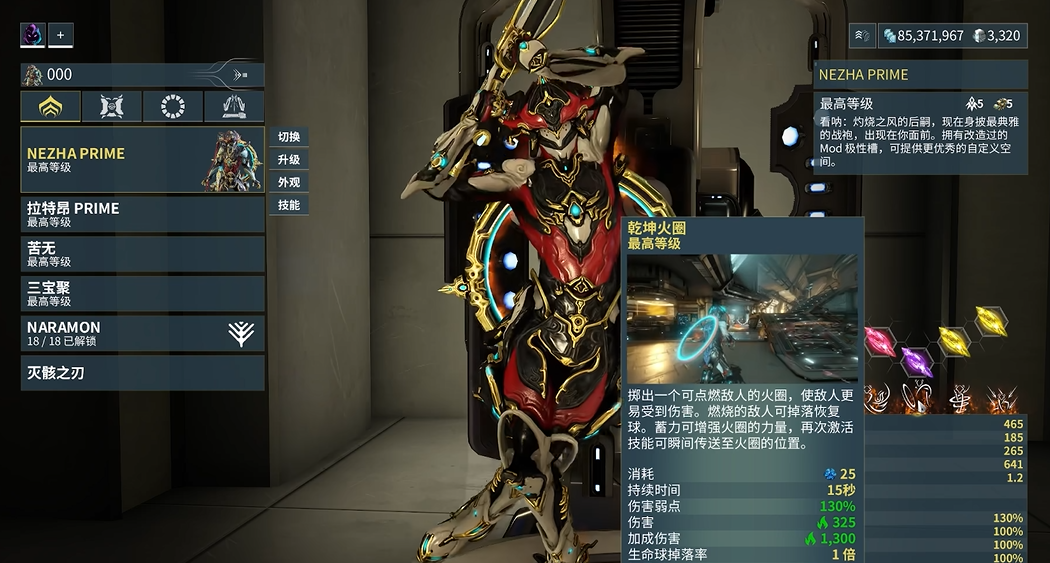The height and width of the screenshot is (563, 1050).
Task: Select the 苦无 secondary weapon slot
Action: point(142,253)
